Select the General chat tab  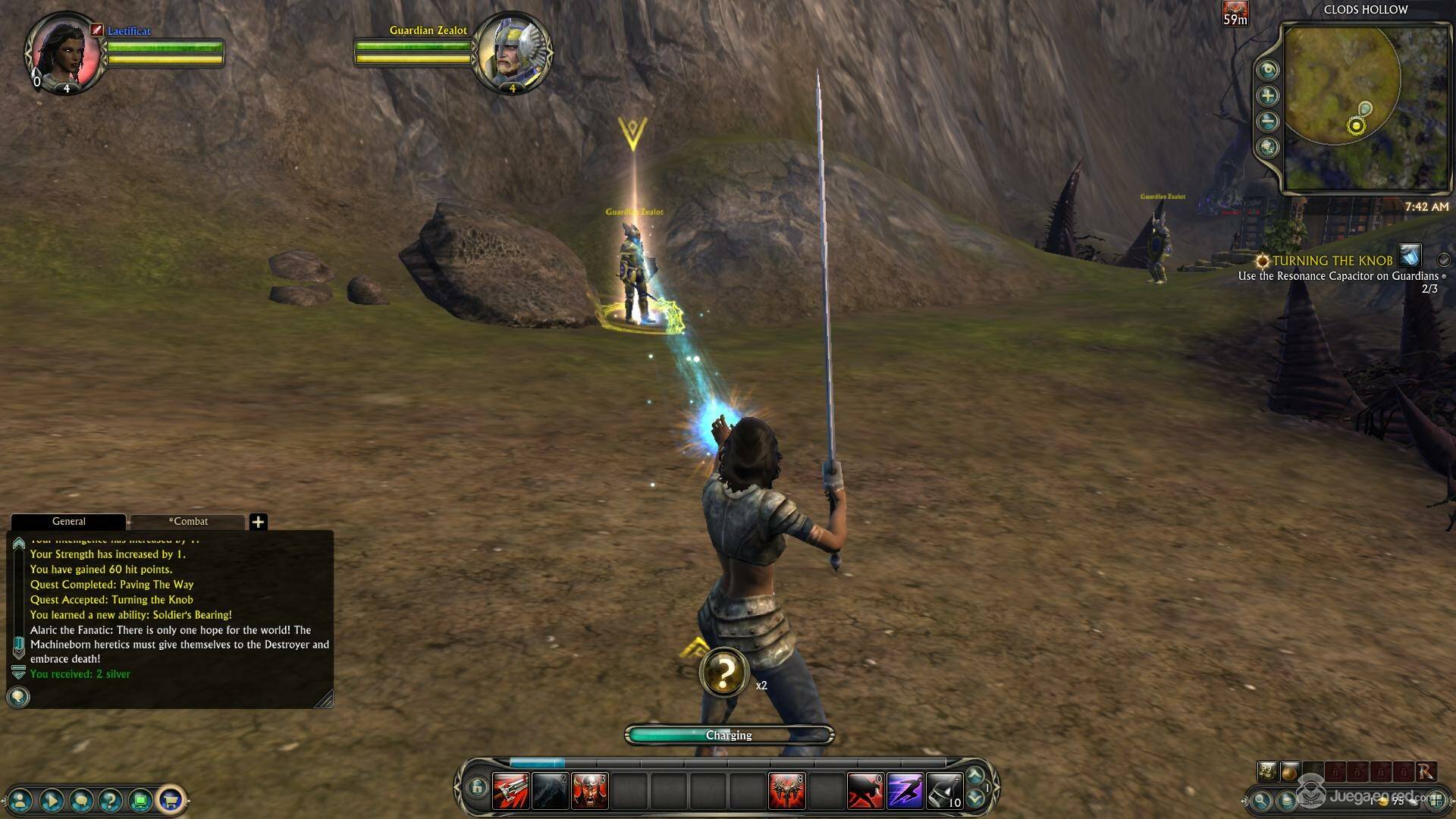click(68, 522)
